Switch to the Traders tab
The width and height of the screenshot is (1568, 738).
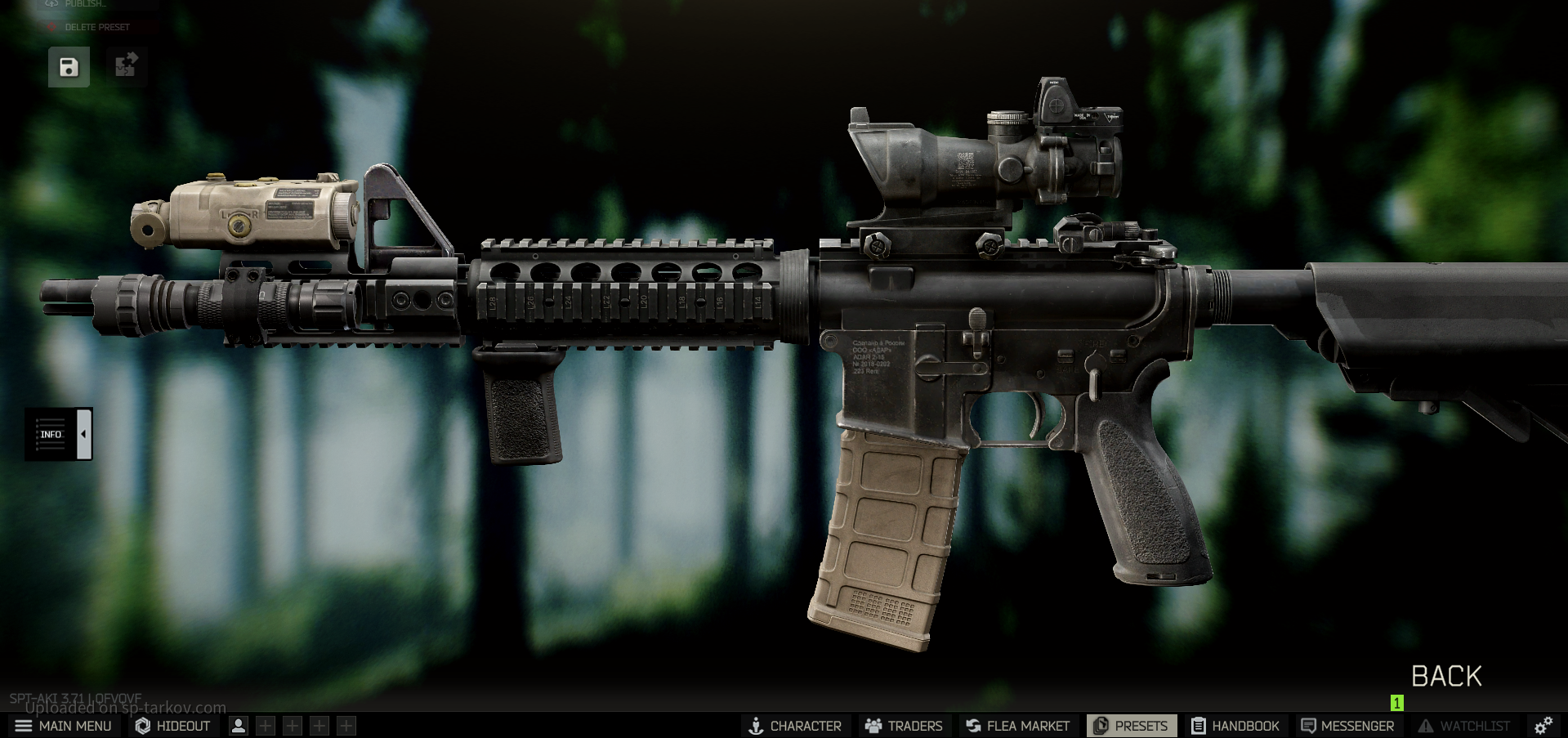904,726
